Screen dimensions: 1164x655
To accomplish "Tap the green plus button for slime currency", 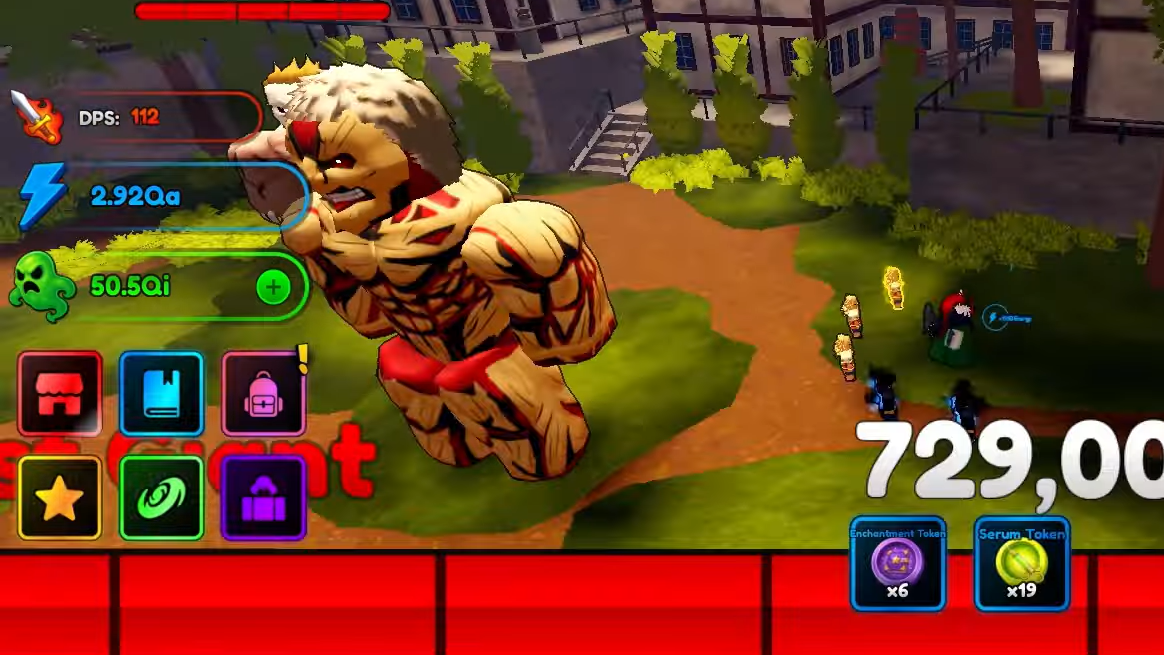I will pos(273,288).
